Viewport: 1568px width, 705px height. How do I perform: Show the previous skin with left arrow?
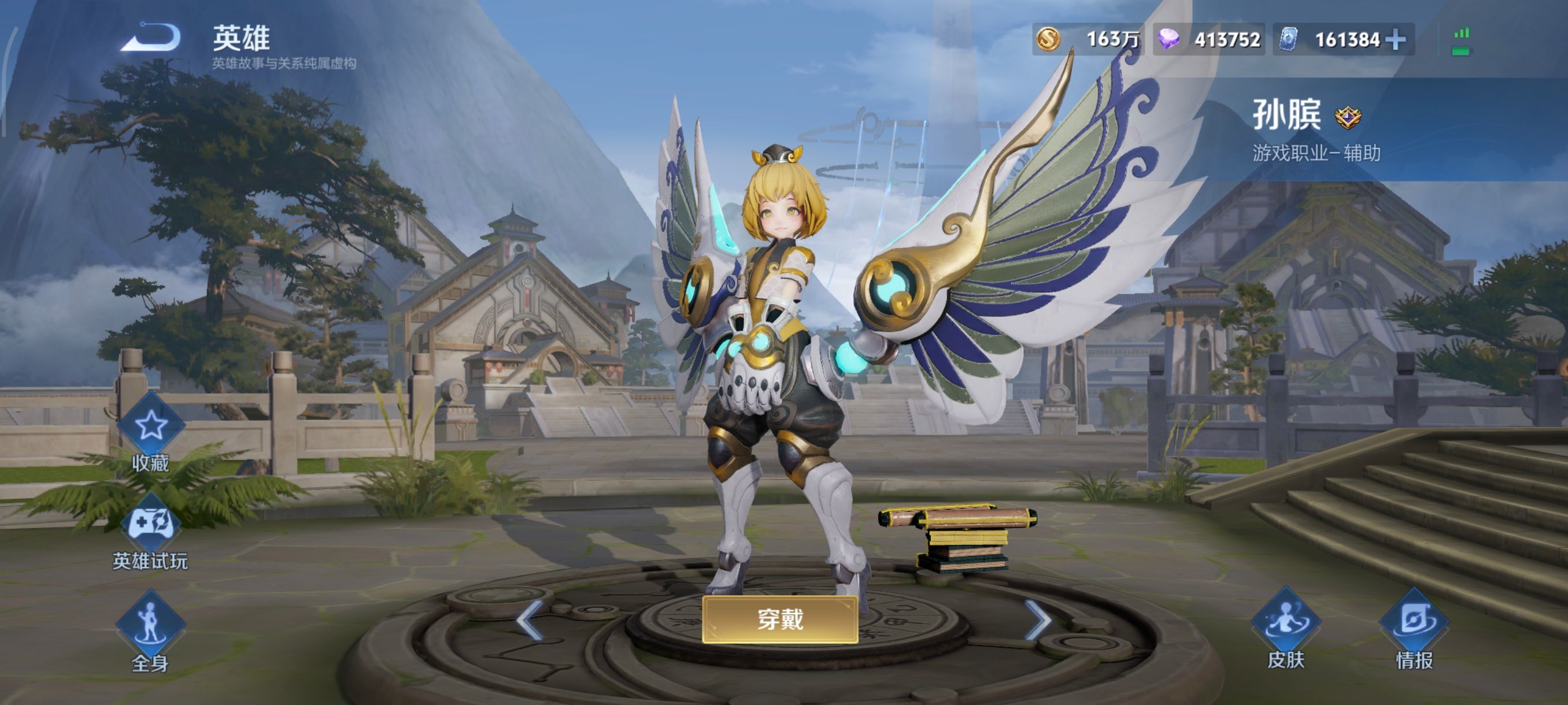coord(528,620)
